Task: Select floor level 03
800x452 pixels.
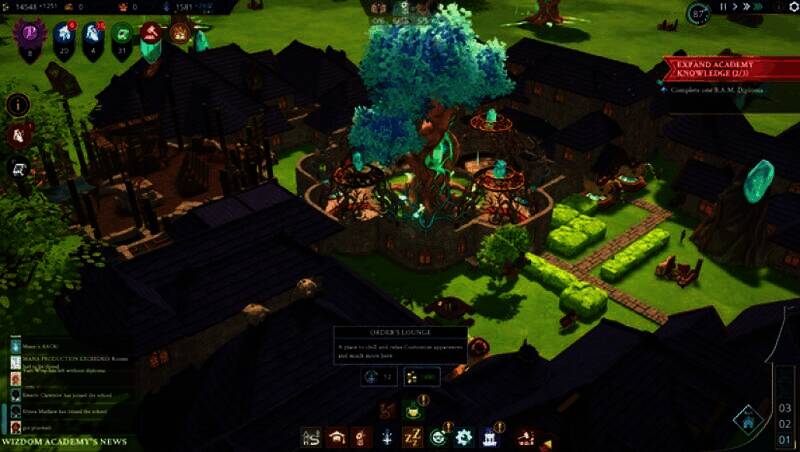Action: (x=785, y=408)
